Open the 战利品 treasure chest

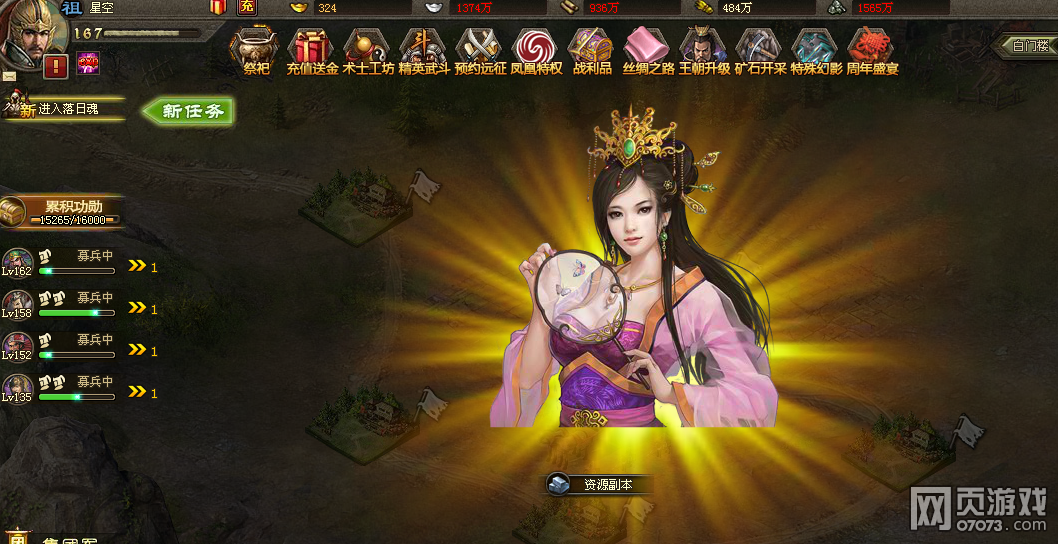592,46
